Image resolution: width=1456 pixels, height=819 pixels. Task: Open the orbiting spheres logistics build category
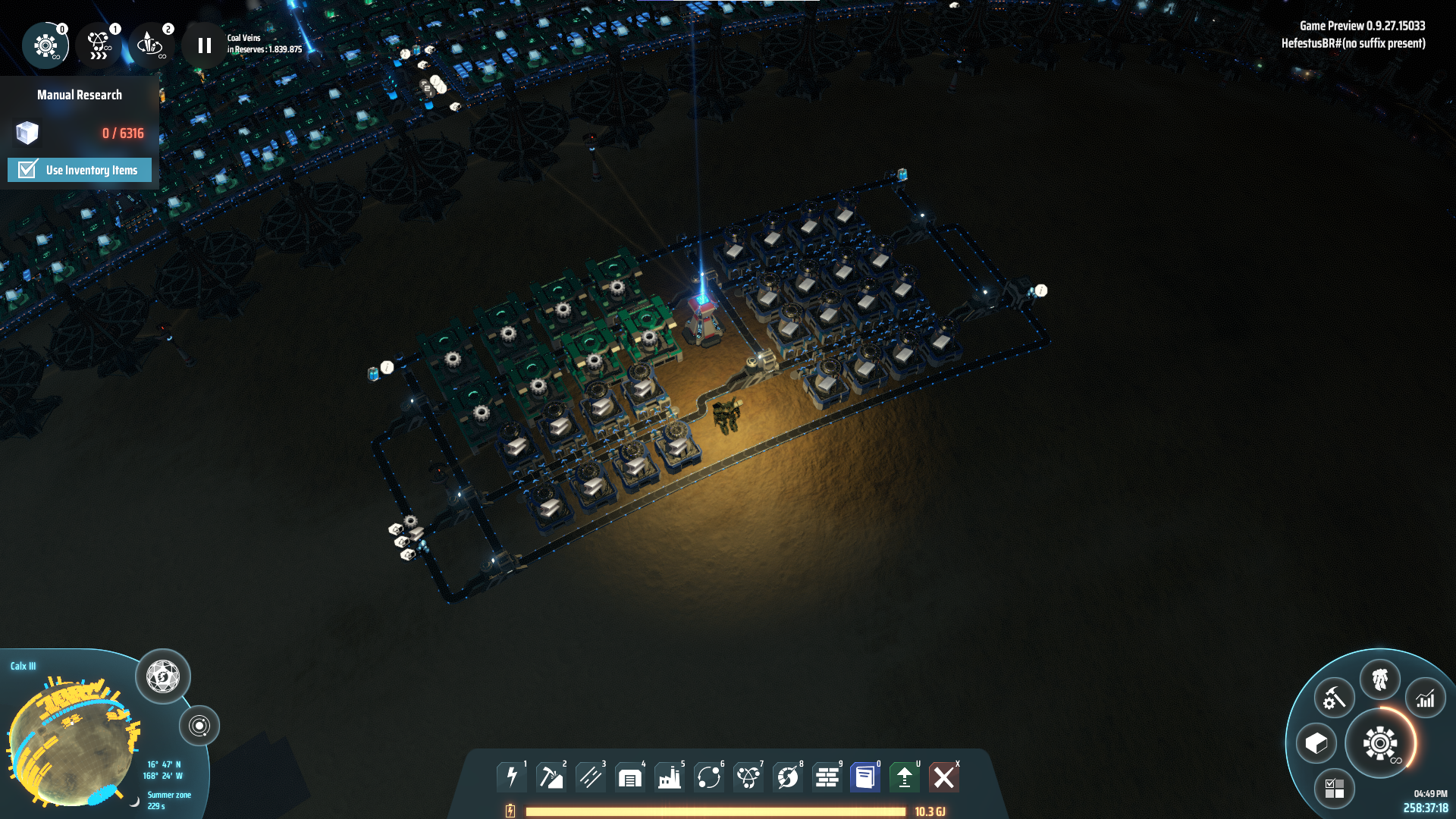pos(709,777)
